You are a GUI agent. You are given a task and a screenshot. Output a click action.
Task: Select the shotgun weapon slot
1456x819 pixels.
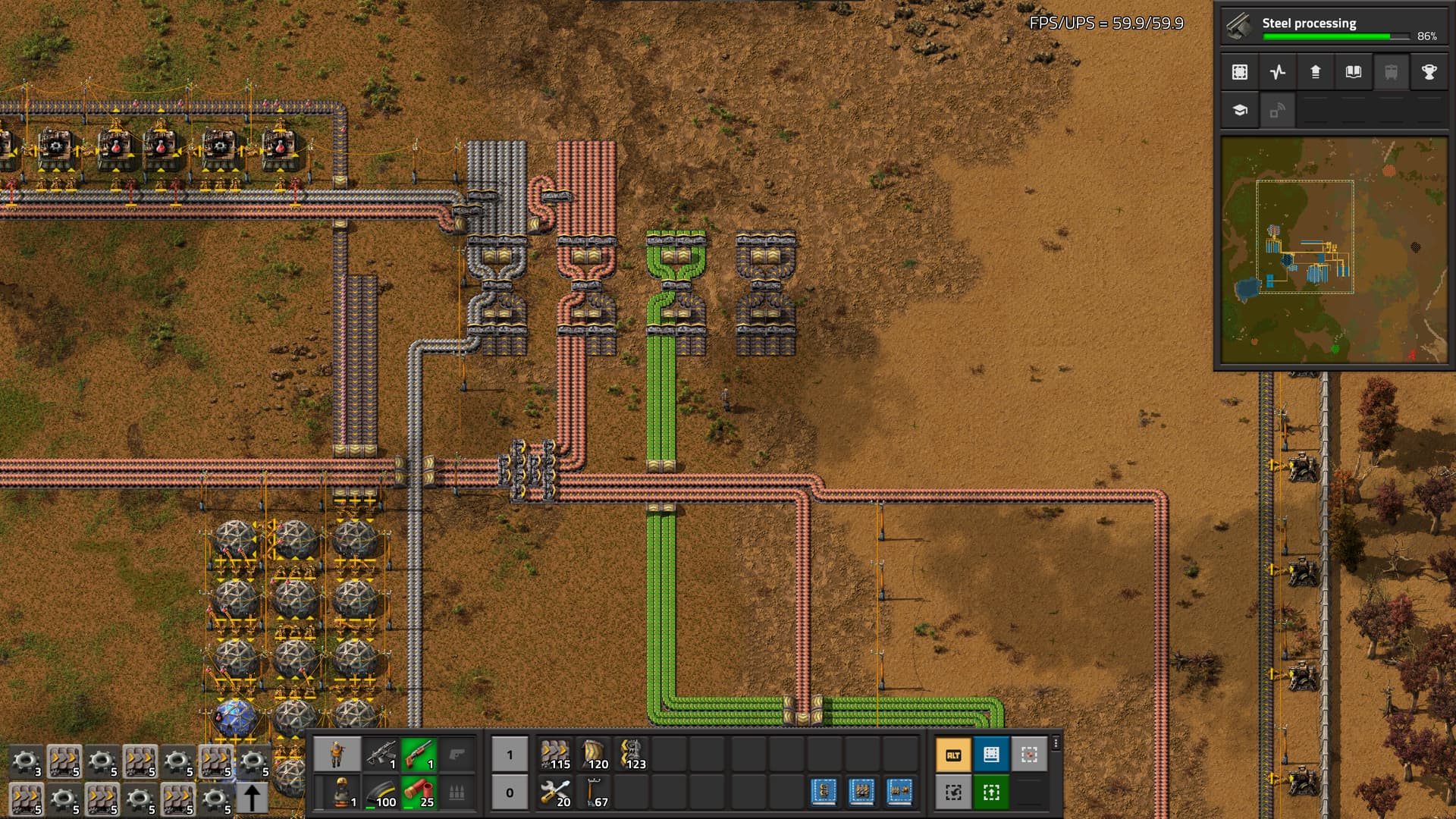click(x=419, y=755)
